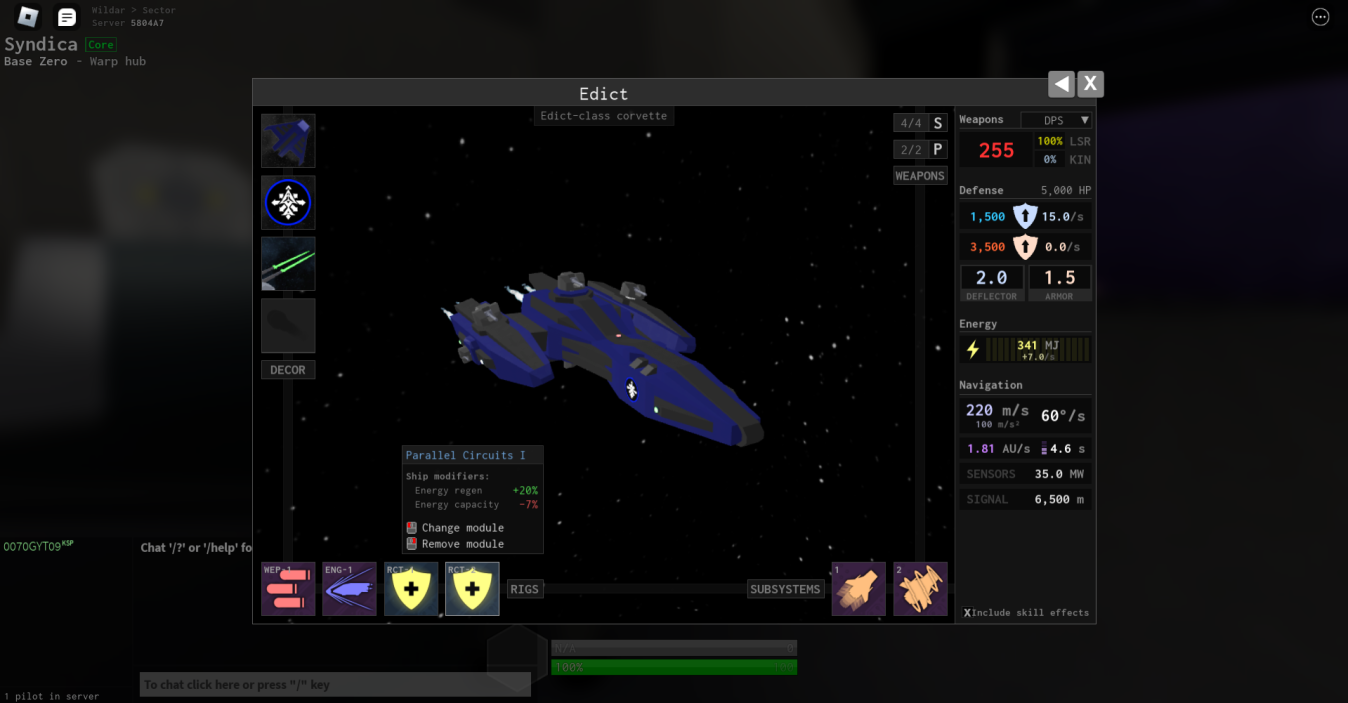Select the blue-ringed emblem decor slot
This screenshot has width=1348, height=703.
coord(288,203)
